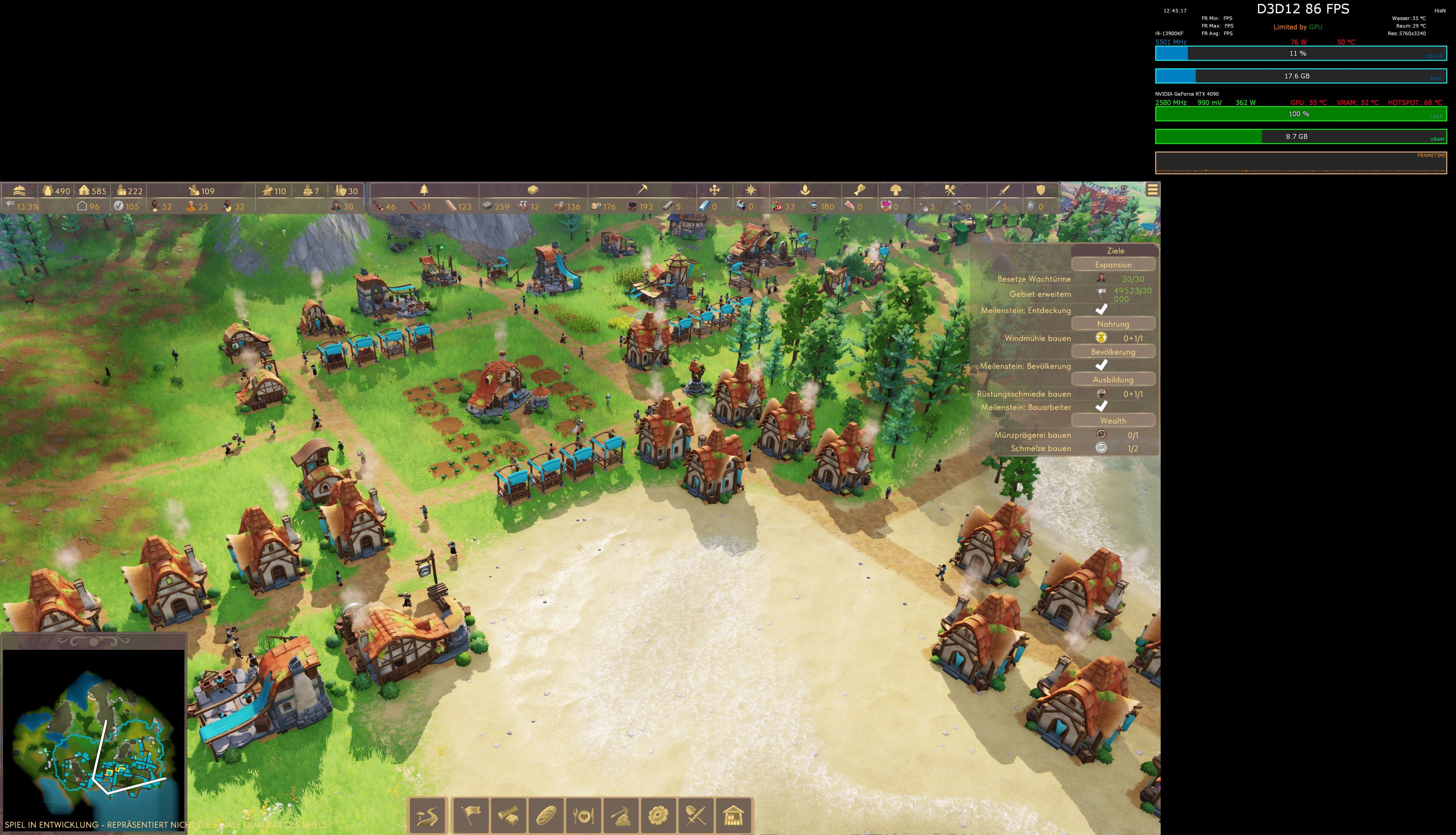Select the mining pickaxe menu
The image size is (1456, 835).
click(x=622, y=817)
